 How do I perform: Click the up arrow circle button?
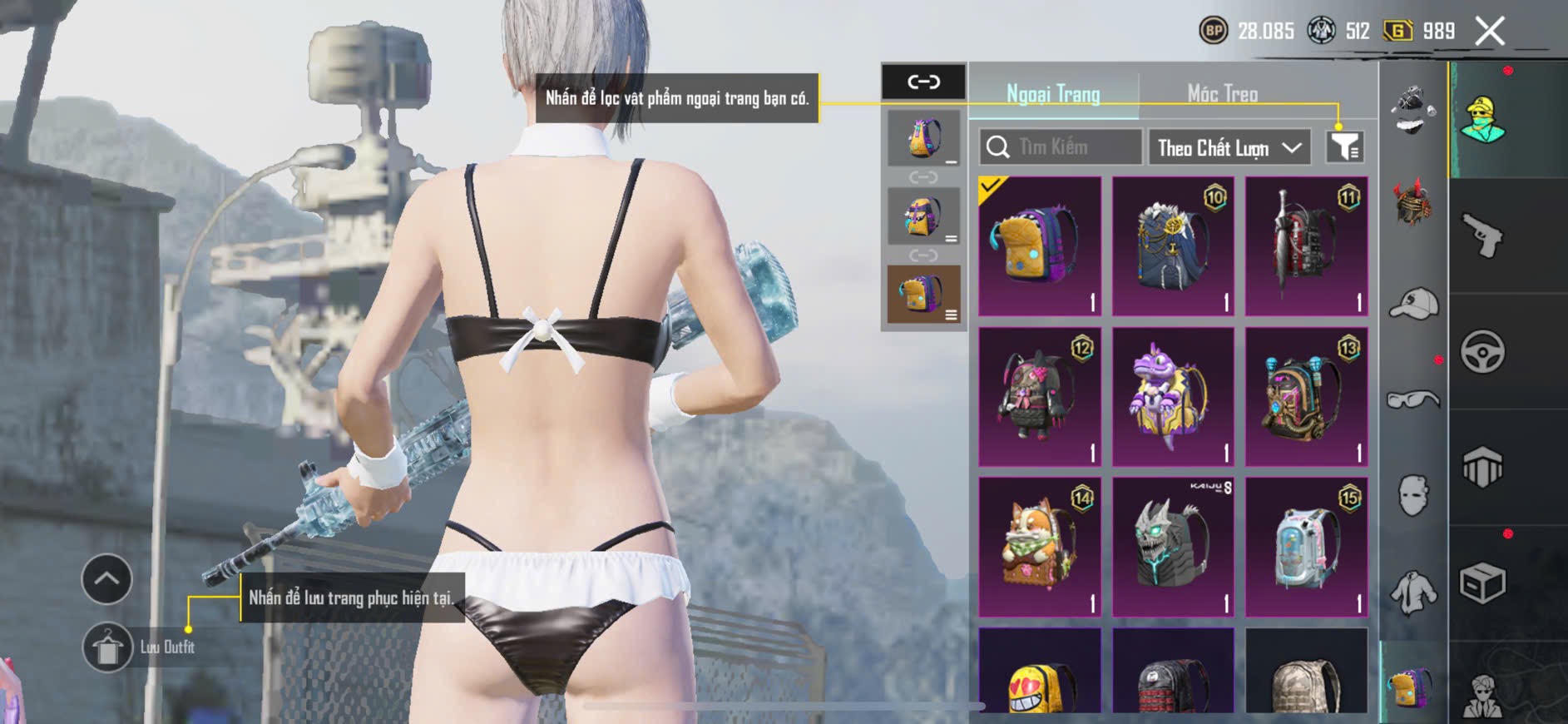tap(106, 579)
